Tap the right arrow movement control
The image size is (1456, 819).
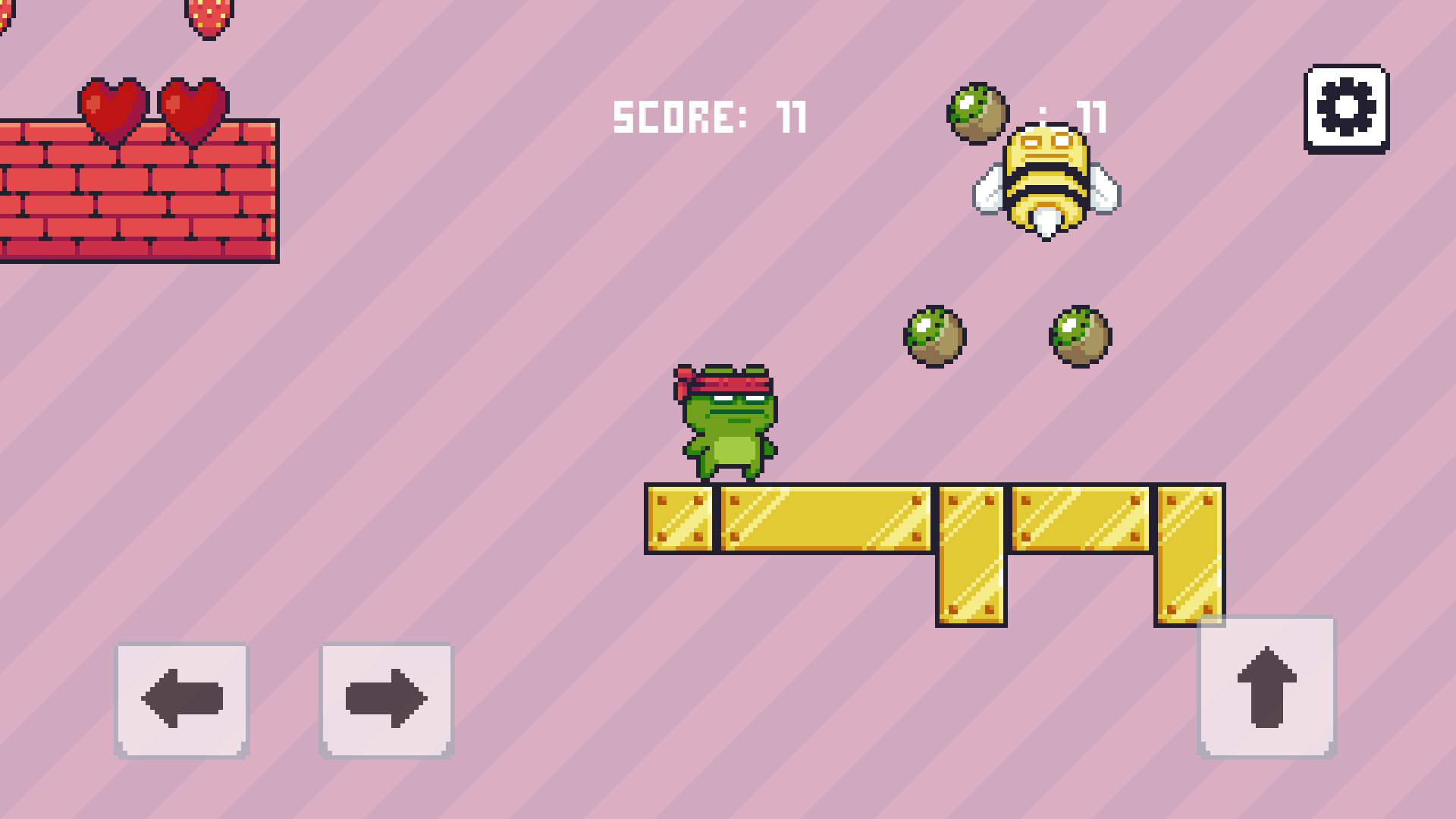[385, 698]
